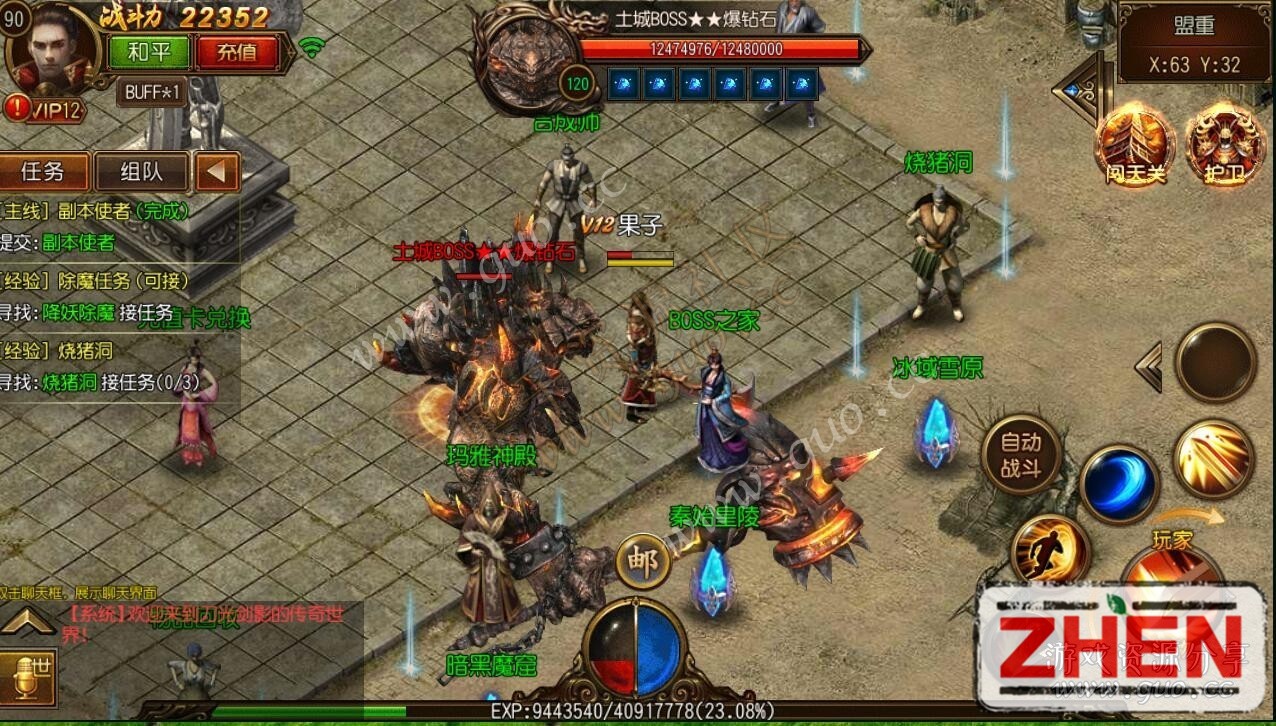Activate the golden slash skill
Viewport: 1276px width, 726px height.
point(1213,459)
